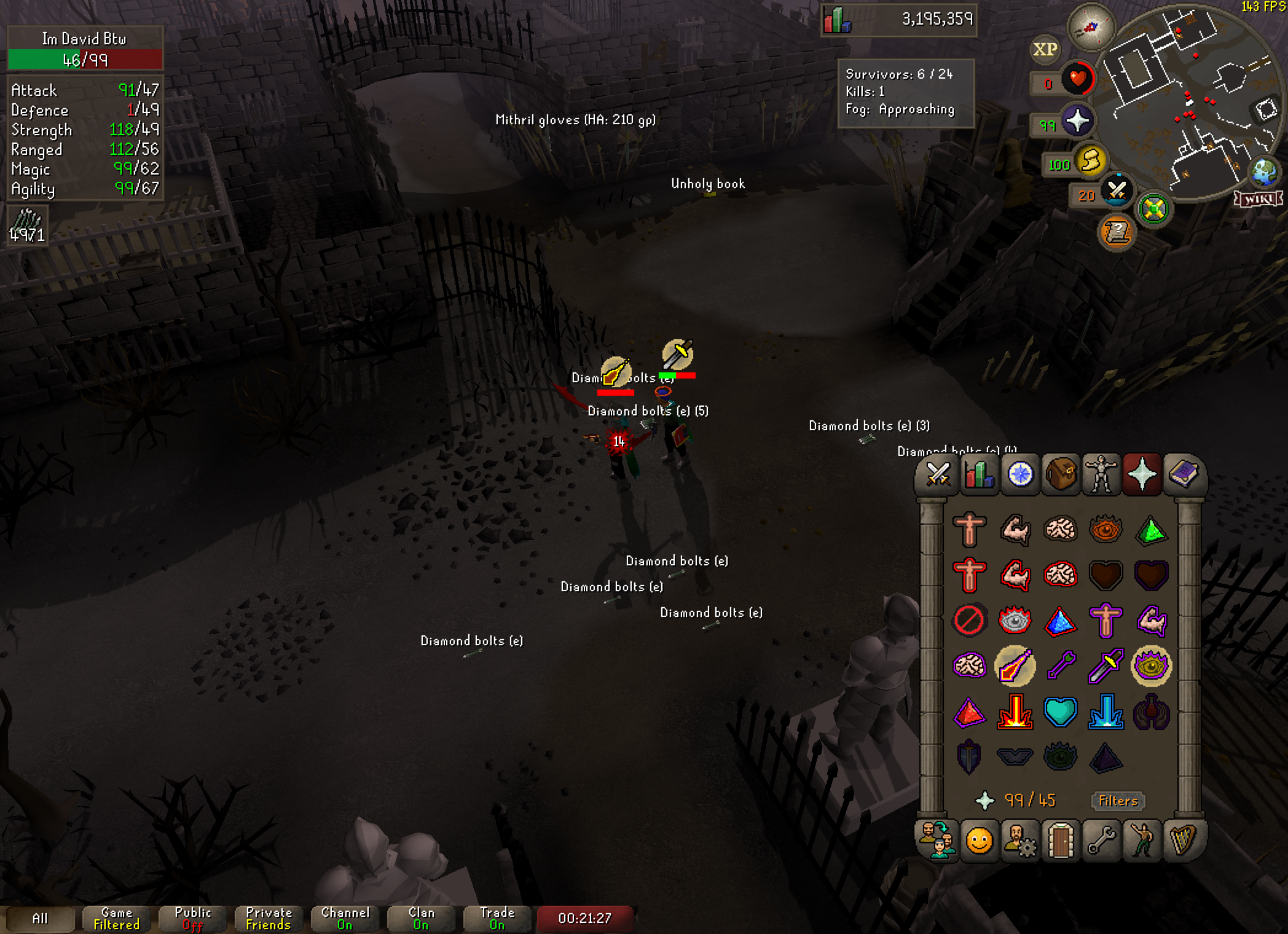Toggle run with the energy orb
Image resolution: width=1288 pixels, height=934 pixels.
pos(1090,162)
